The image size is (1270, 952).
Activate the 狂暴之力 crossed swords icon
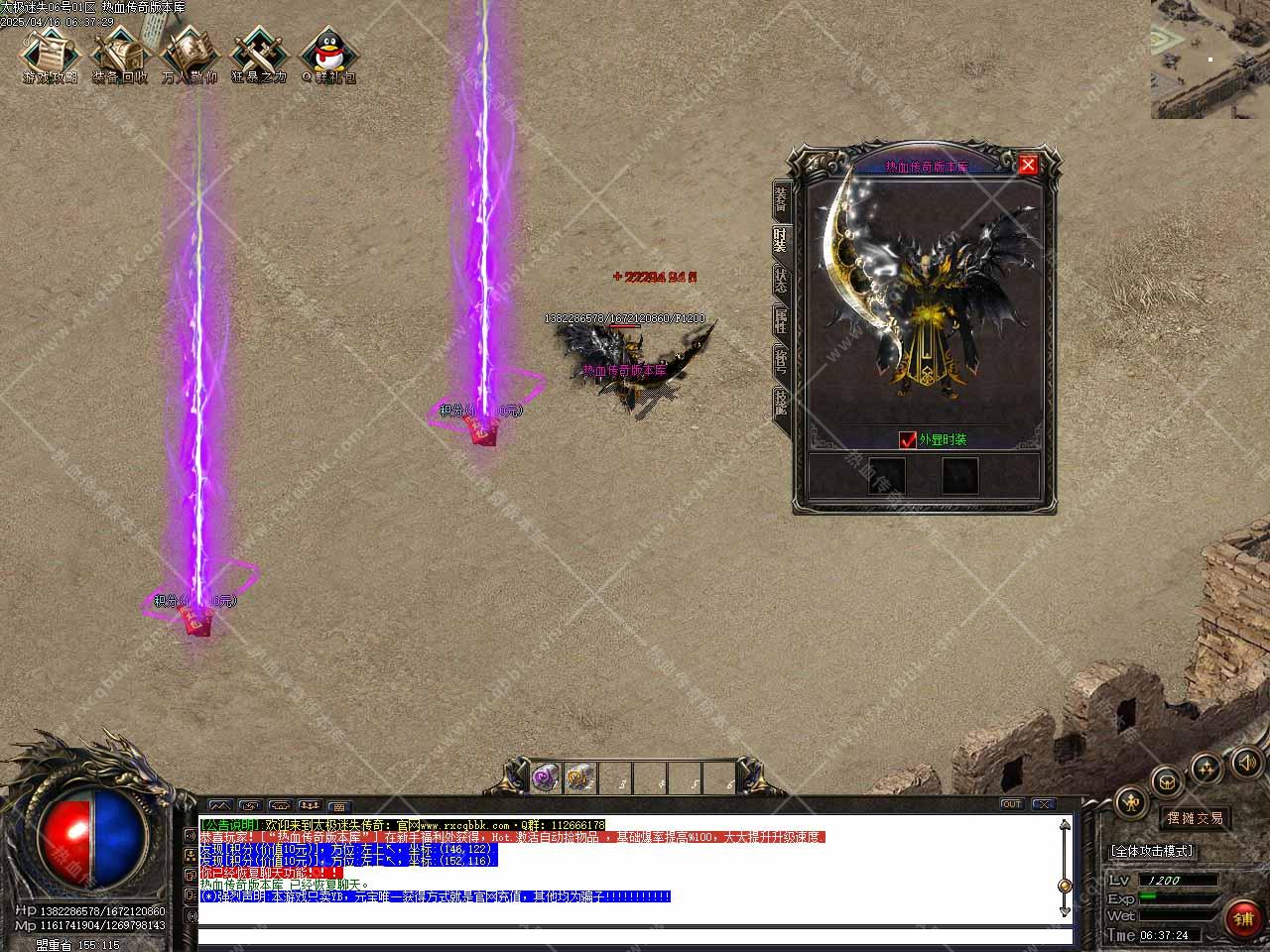click(259, 55)
